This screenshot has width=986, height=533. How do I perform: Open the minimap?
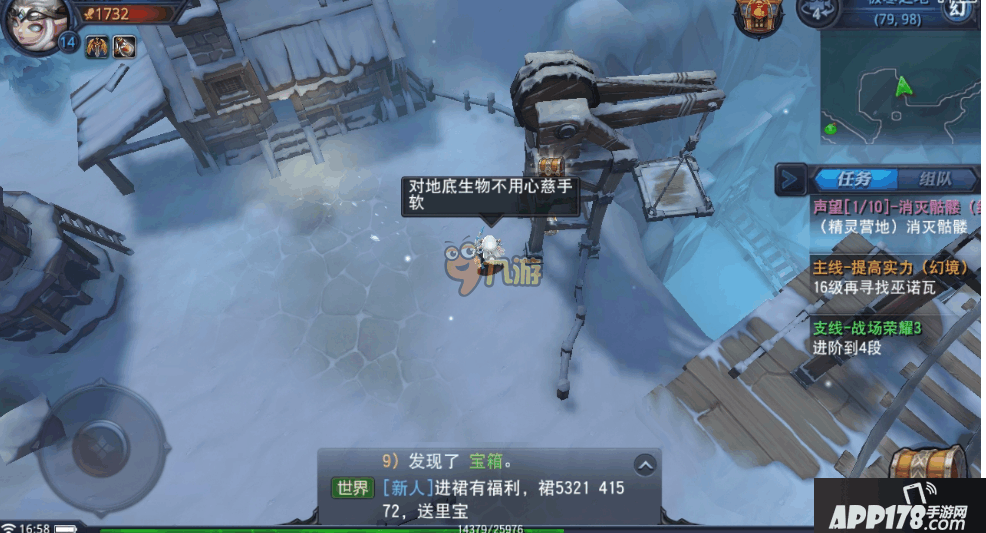pyautogui.click(x=900, y=90)
